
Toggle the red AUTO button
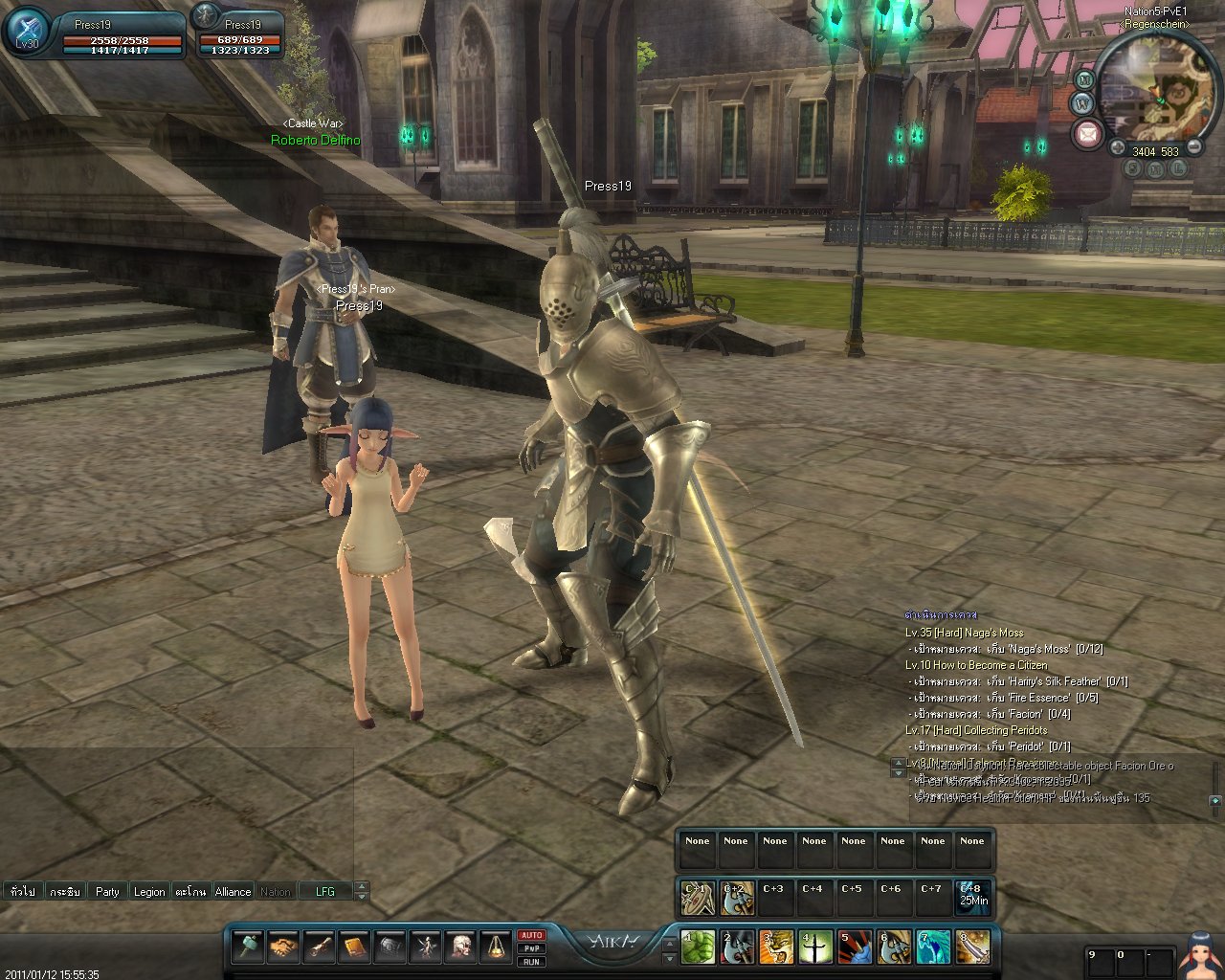click(531, 935)
